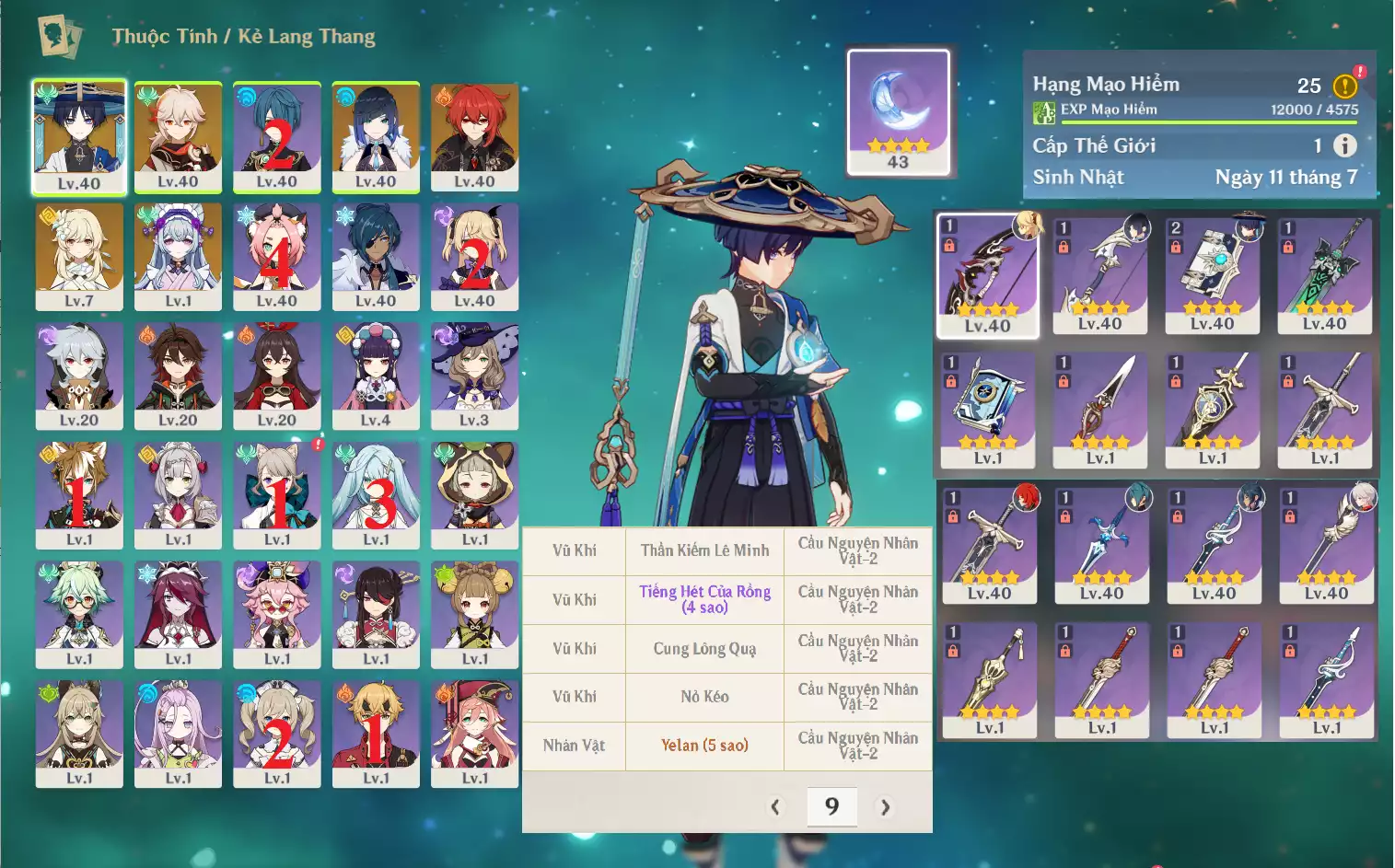Choose the Kaeya character portrait
The height and width of the screenshot is (868, 1395).
(x=376, y=256)
